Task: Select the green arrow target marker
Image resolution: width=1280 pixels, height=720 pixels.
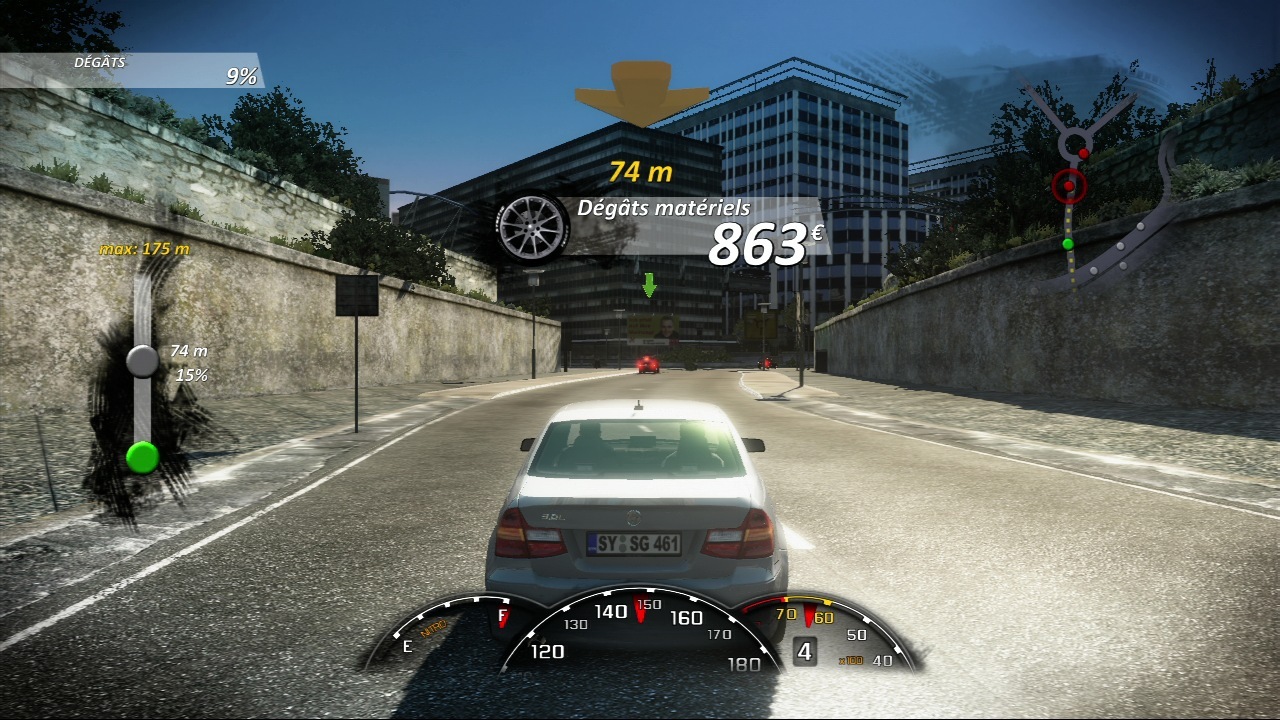Action: click(649, 285)
